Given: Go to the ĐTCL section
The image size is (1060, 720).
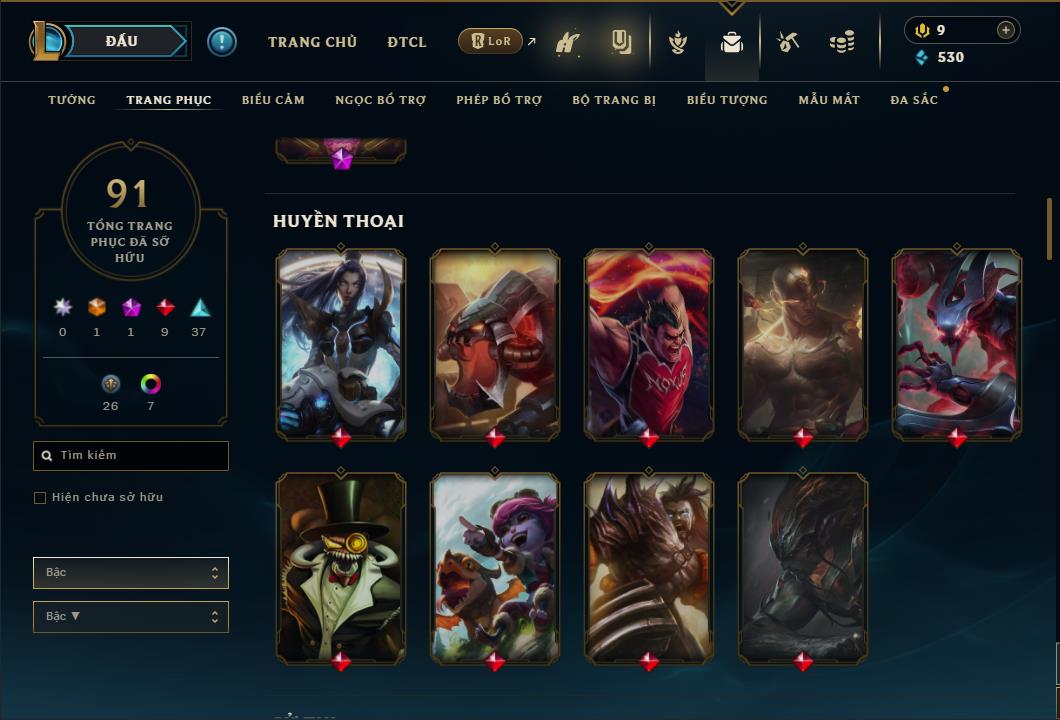Looking at the screenshot, I should pyautogui.click(x=407, y=42).
